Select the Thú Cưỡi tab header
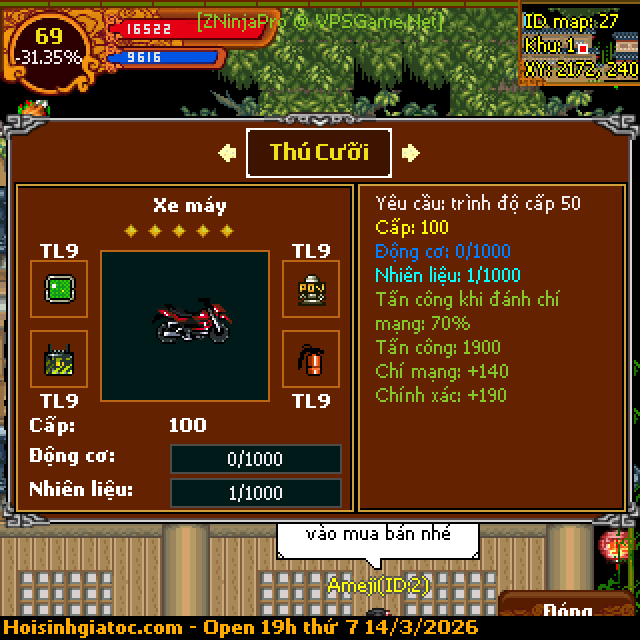Viewport: 640px width, 640px height. (x=319, y=153)
